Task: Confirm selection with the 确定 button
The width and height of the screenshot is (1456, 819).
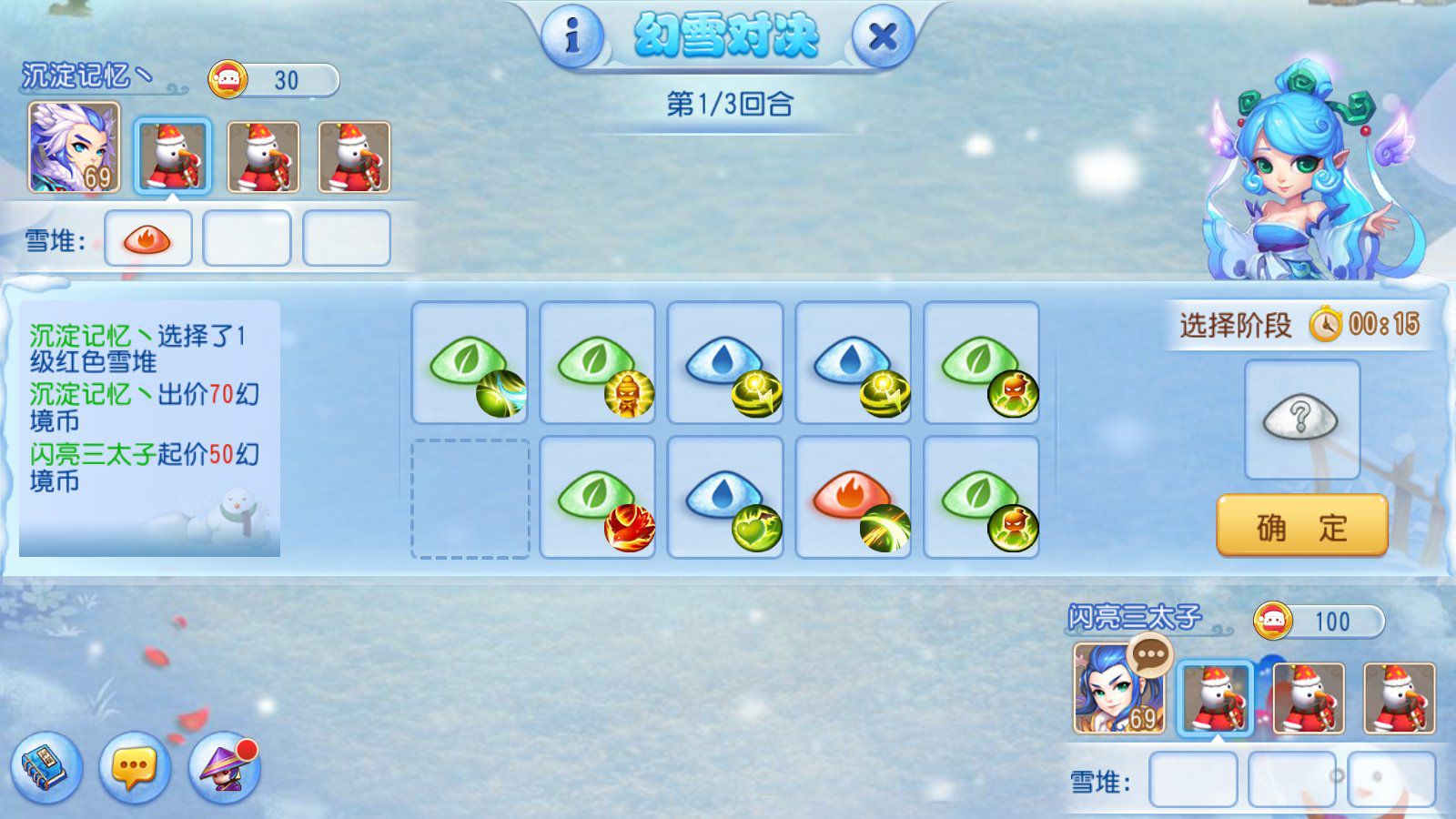Action: tap(1301, 526)
